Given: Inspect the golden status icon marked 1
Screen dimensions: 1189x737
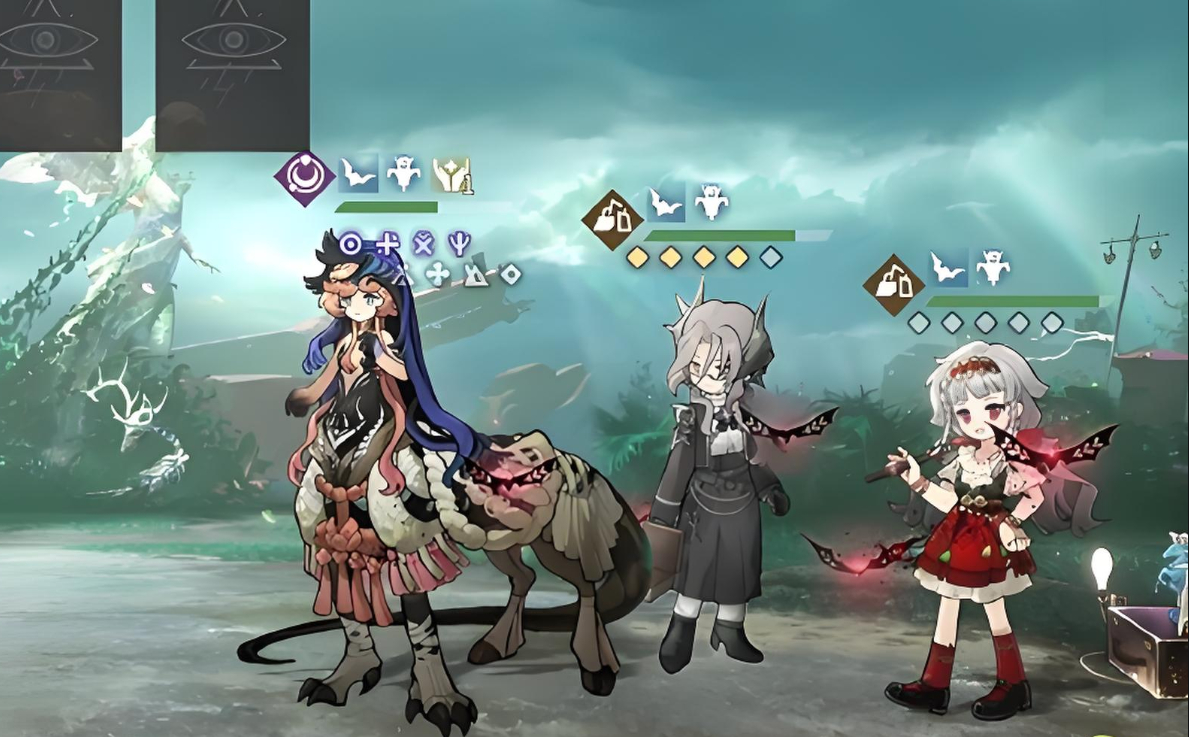Looking at the screenshot, I should [451, 175].
